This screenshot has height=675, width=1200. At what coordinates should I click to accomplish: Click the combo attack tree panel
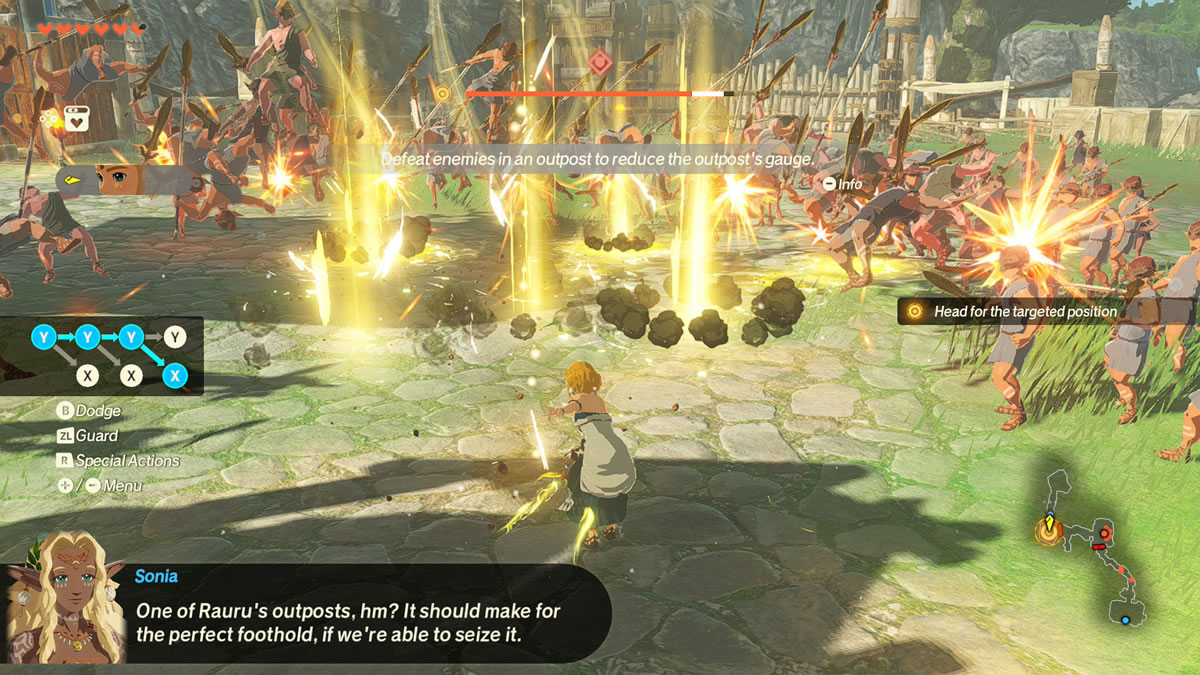(102, 356)
